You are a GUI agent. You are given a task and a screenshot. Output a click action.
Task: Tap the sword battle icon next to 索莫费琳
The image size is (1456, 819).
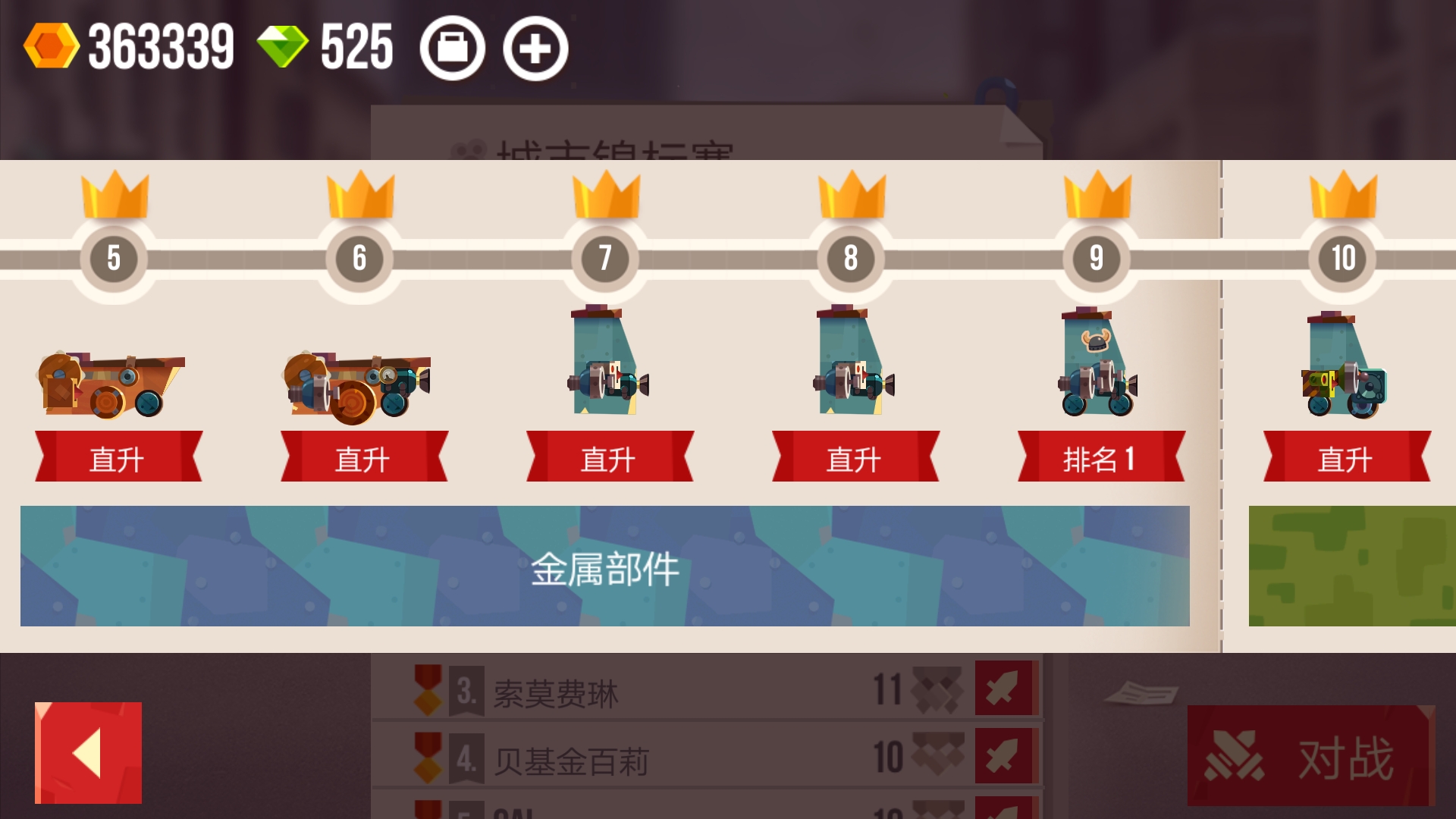click(1006, 689)
